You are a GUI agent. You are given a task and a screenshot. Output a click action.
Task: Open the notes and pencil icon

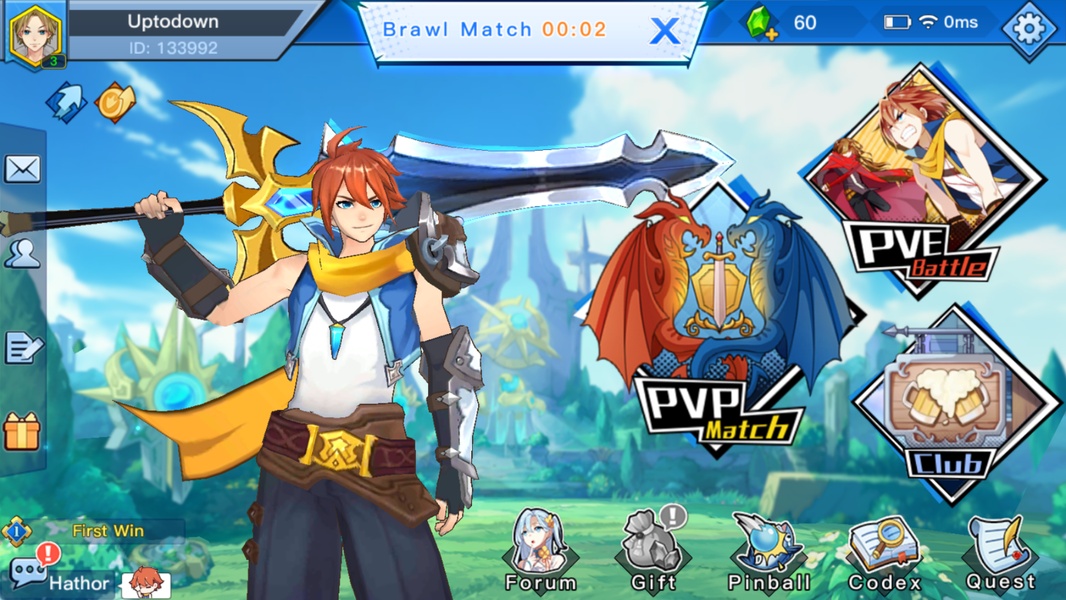tap(22, 347)
